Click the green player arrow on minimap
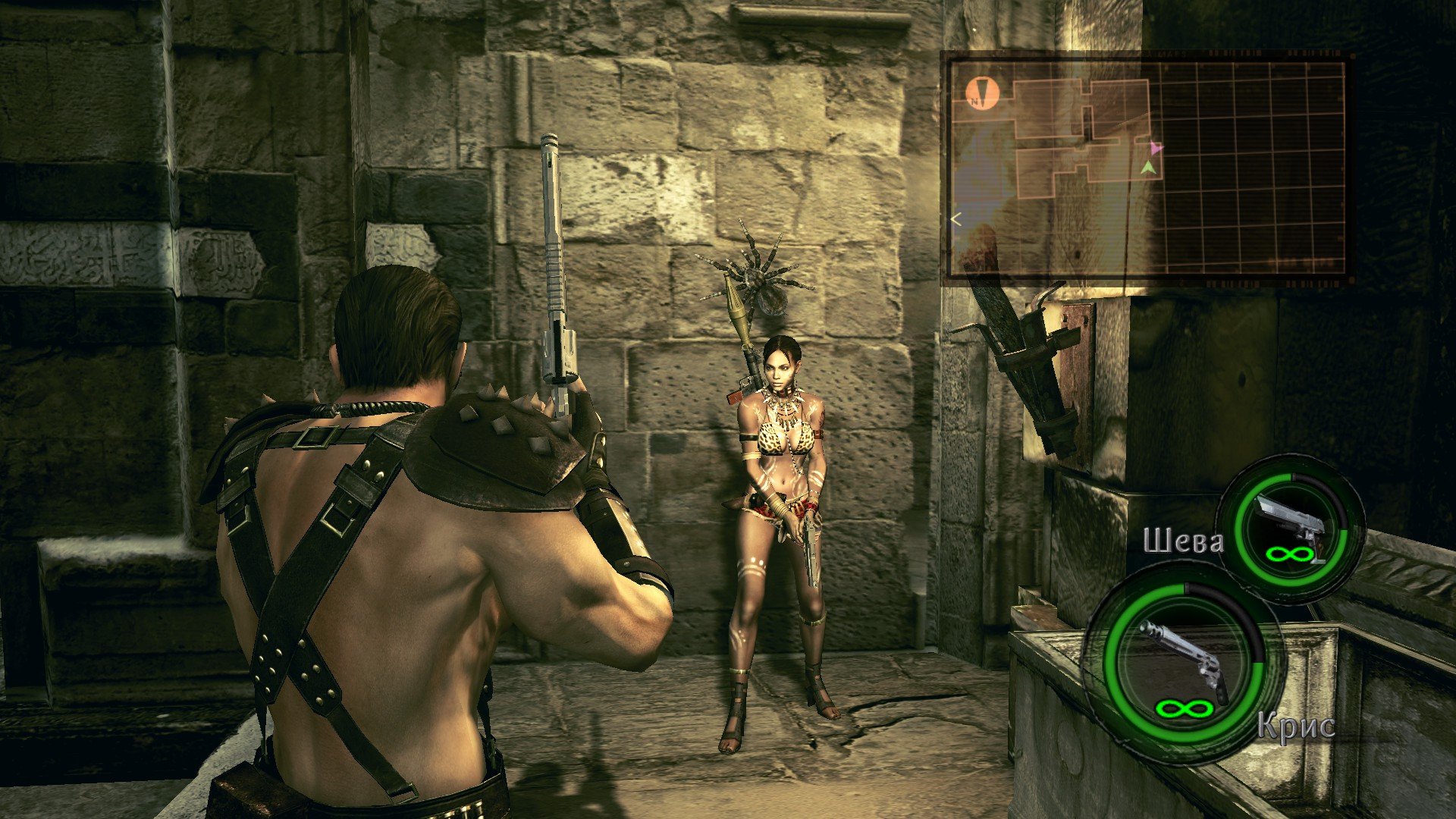Screen dimensions: 1456x819 point(1150,168)
